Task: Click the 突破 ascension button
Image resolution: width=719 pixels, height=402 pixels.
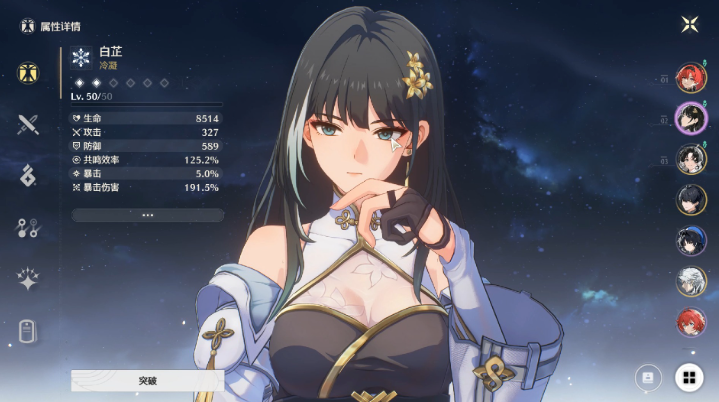Action: pyautogui.click(x=147, y=381)
